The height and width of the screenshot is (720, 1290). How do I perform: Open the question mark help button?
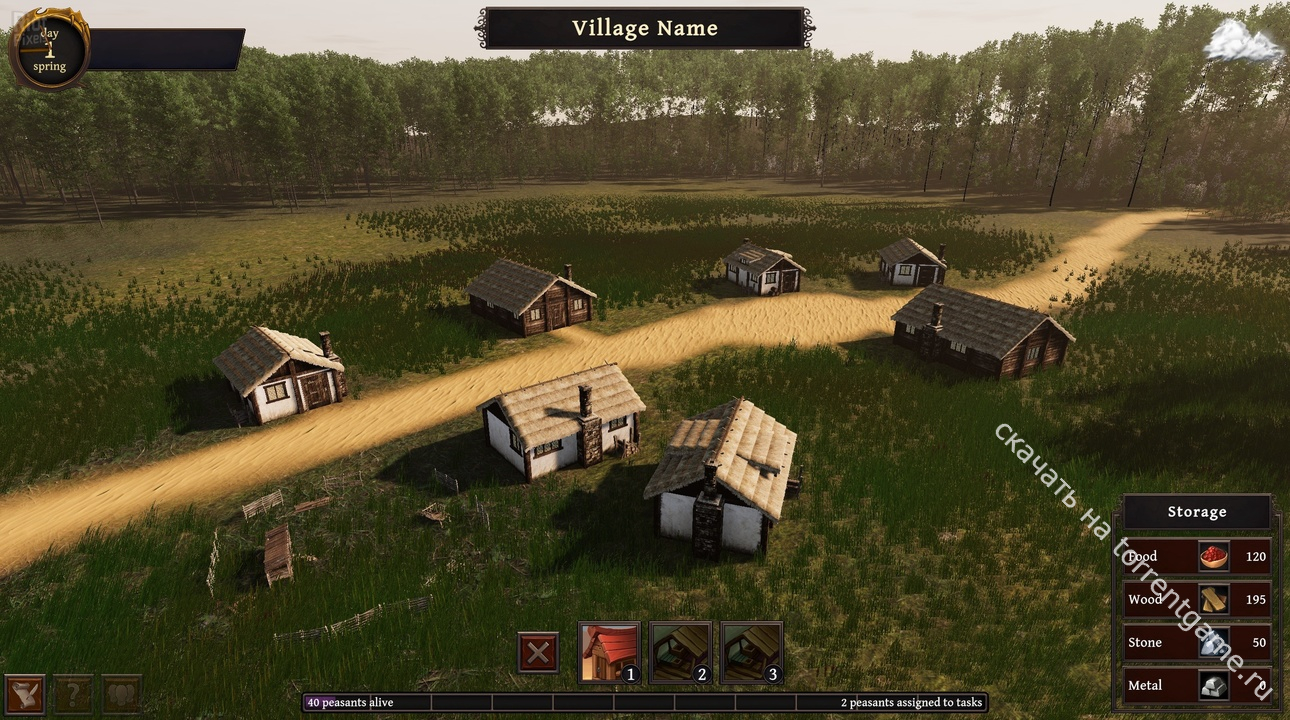(73, 693)
